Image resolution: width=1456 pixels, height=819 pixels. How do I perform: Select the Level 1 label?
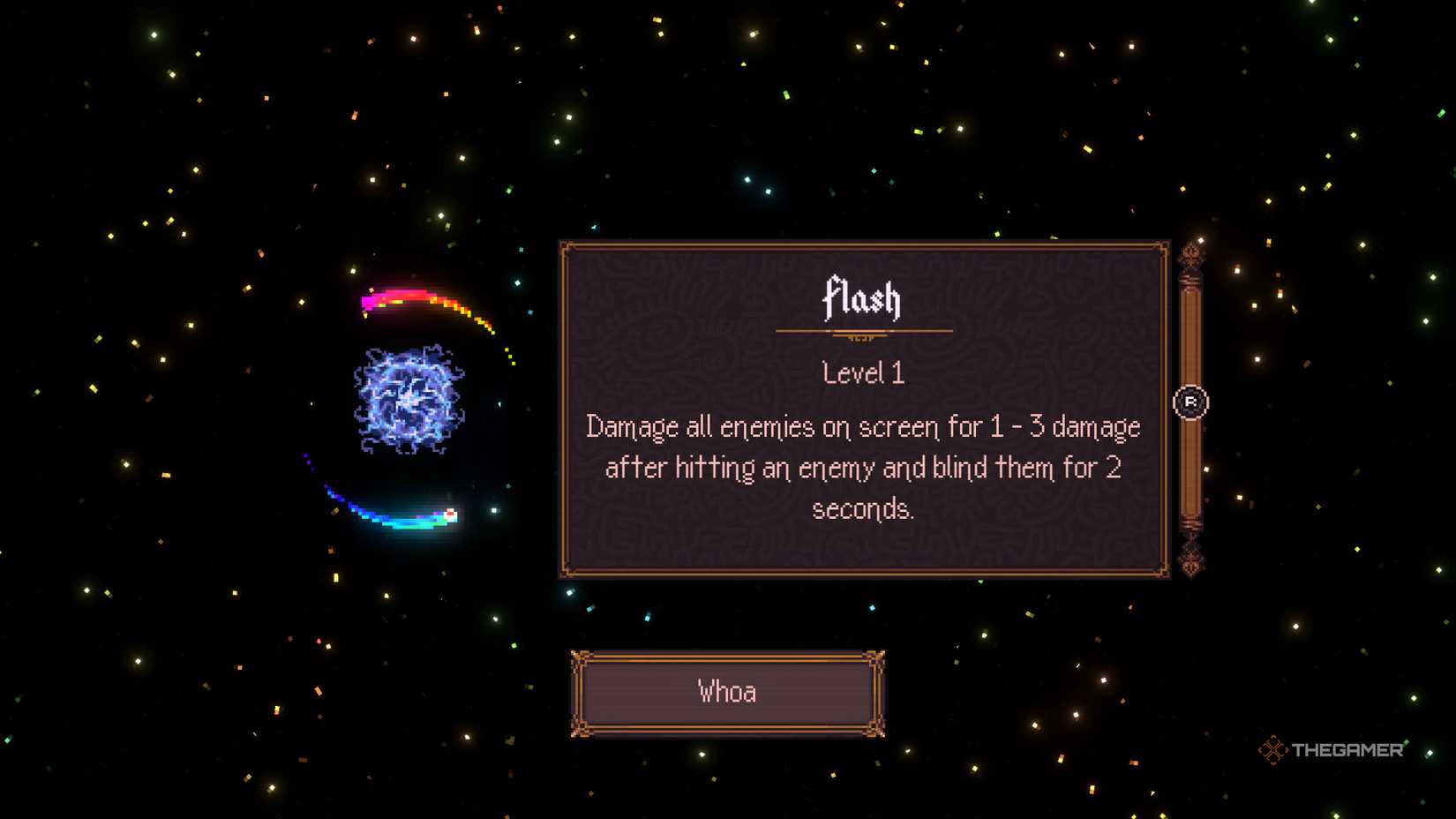(862, 372)
